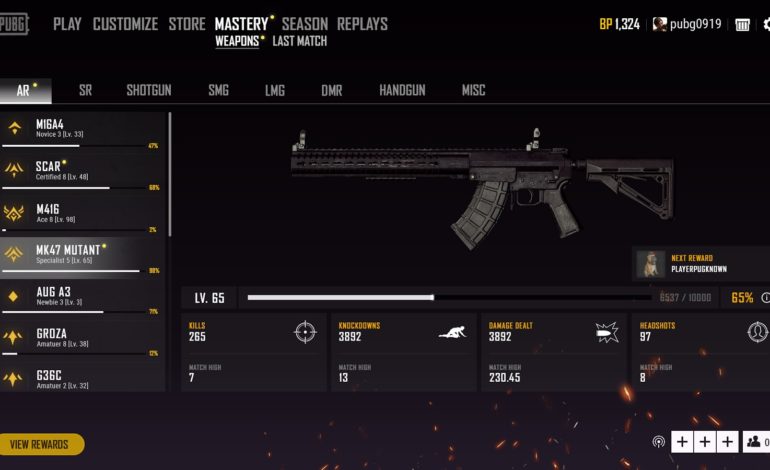Show the SR weapon category
Viewport: 770px width, 470px height.
[85, 90]
